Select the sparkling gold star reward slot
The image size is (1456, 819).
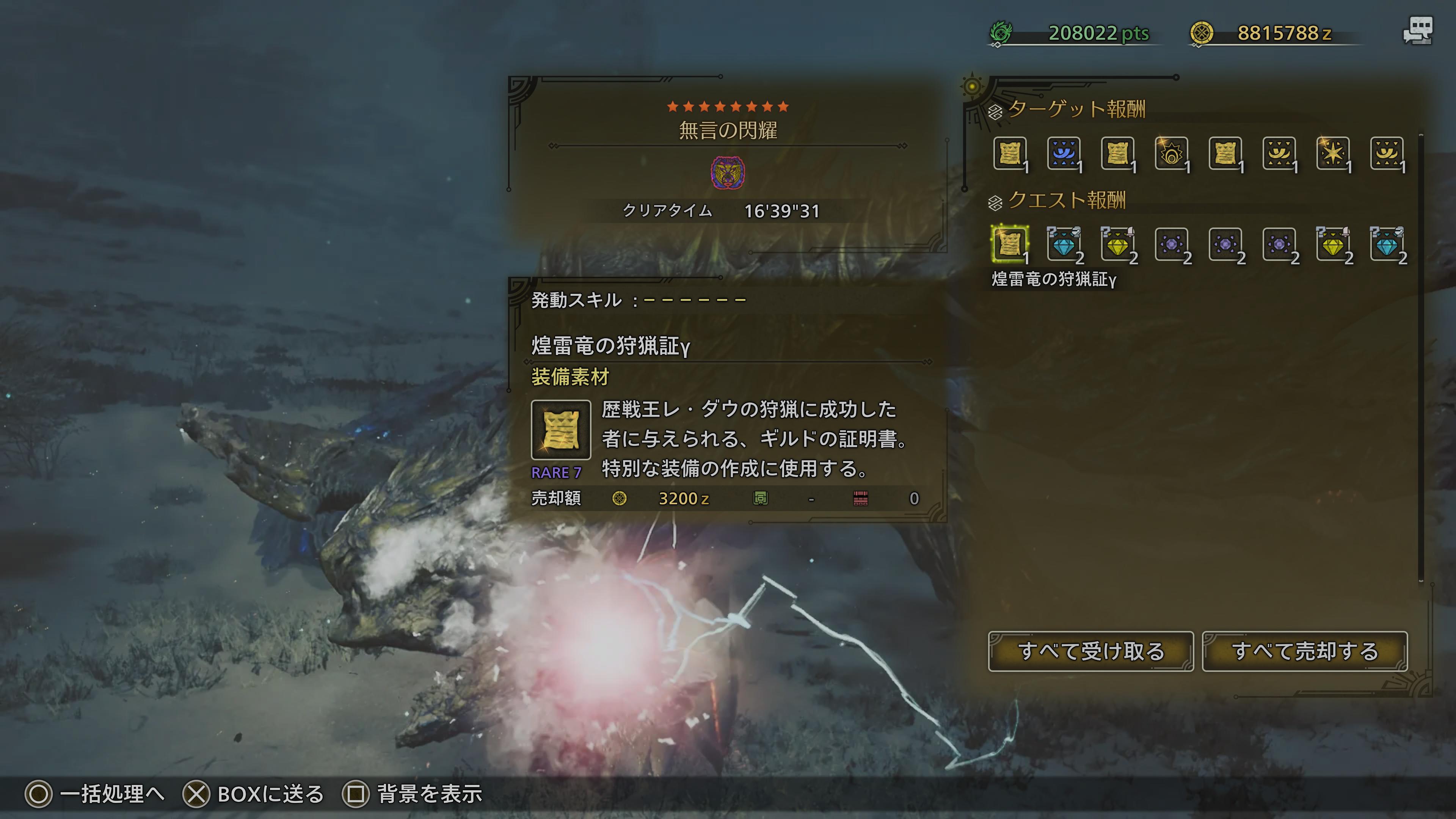[1333, 153]
